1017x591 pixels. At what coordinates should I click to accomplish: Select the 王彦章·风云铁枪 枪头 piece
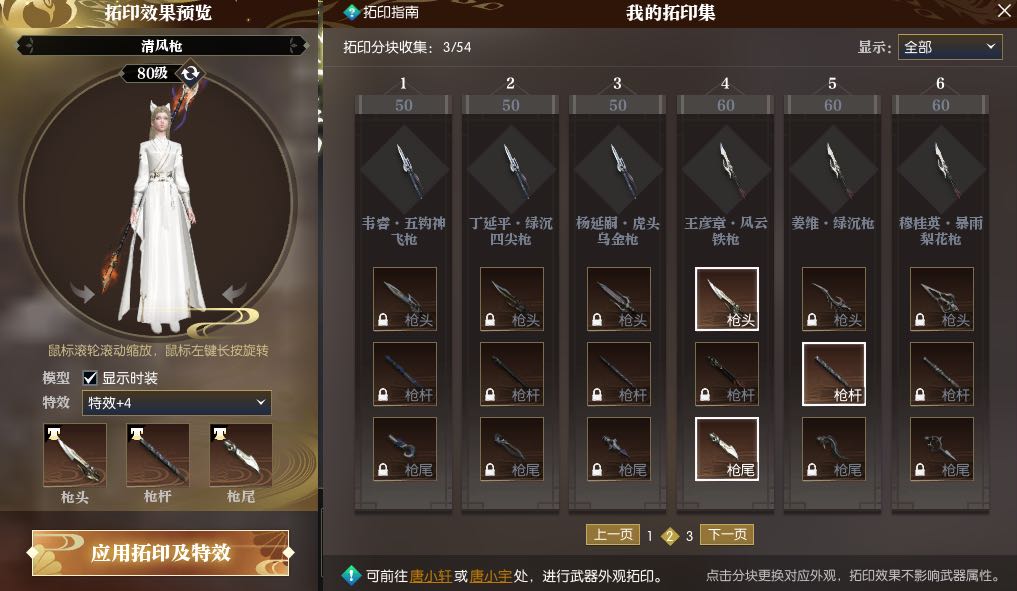(726, 299)
